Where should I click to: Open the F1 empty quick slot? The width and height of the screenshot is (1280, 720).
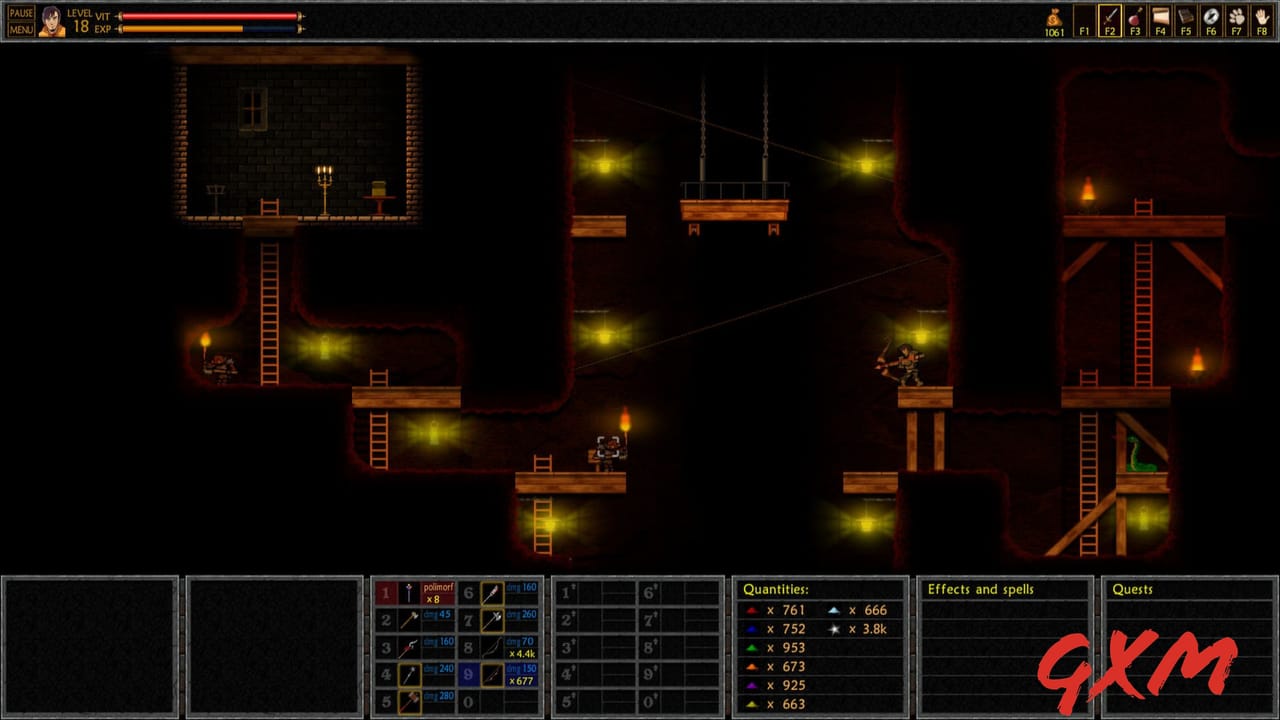click(x=1083, y=18)
